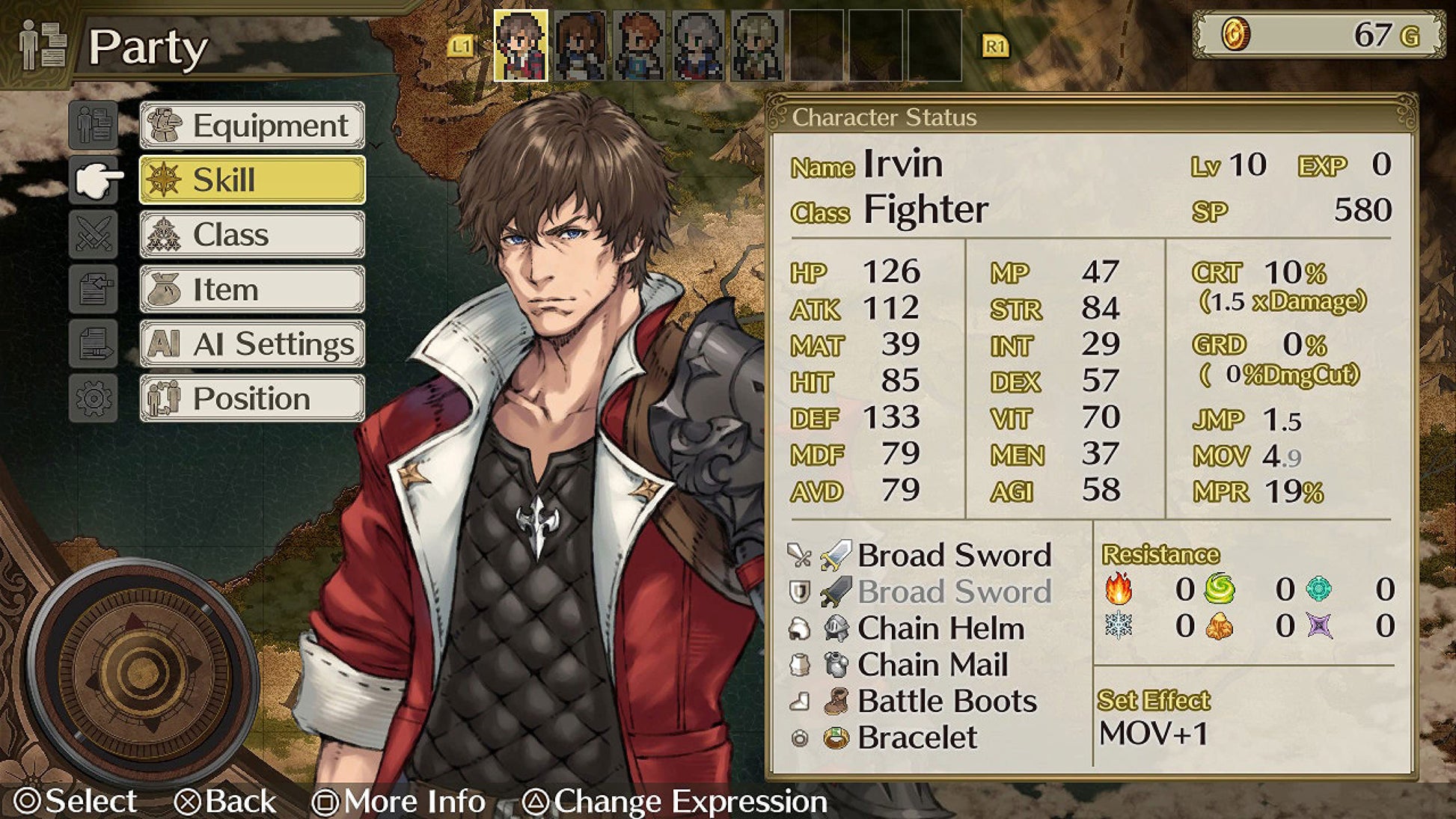The image size is (1456, 819).
Task: Select the Chain Helm equipment slot
Action: tap(940, 628)
